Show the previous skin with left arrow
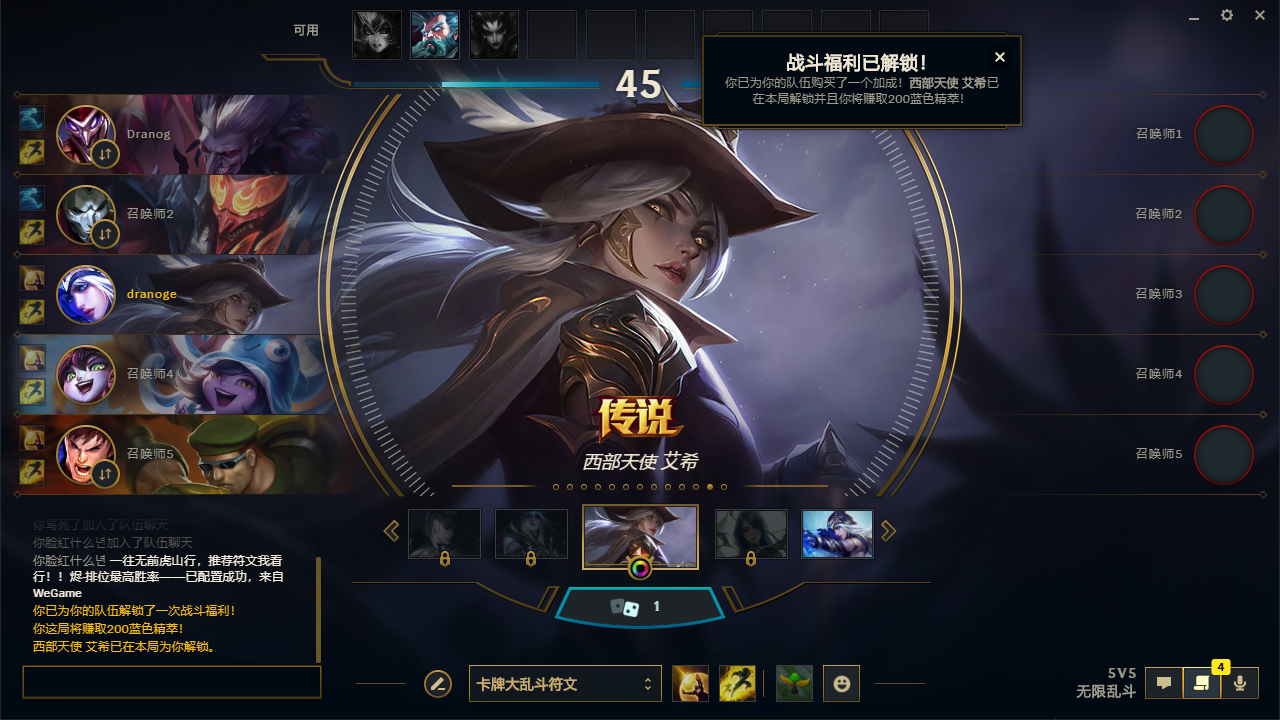 392,531
